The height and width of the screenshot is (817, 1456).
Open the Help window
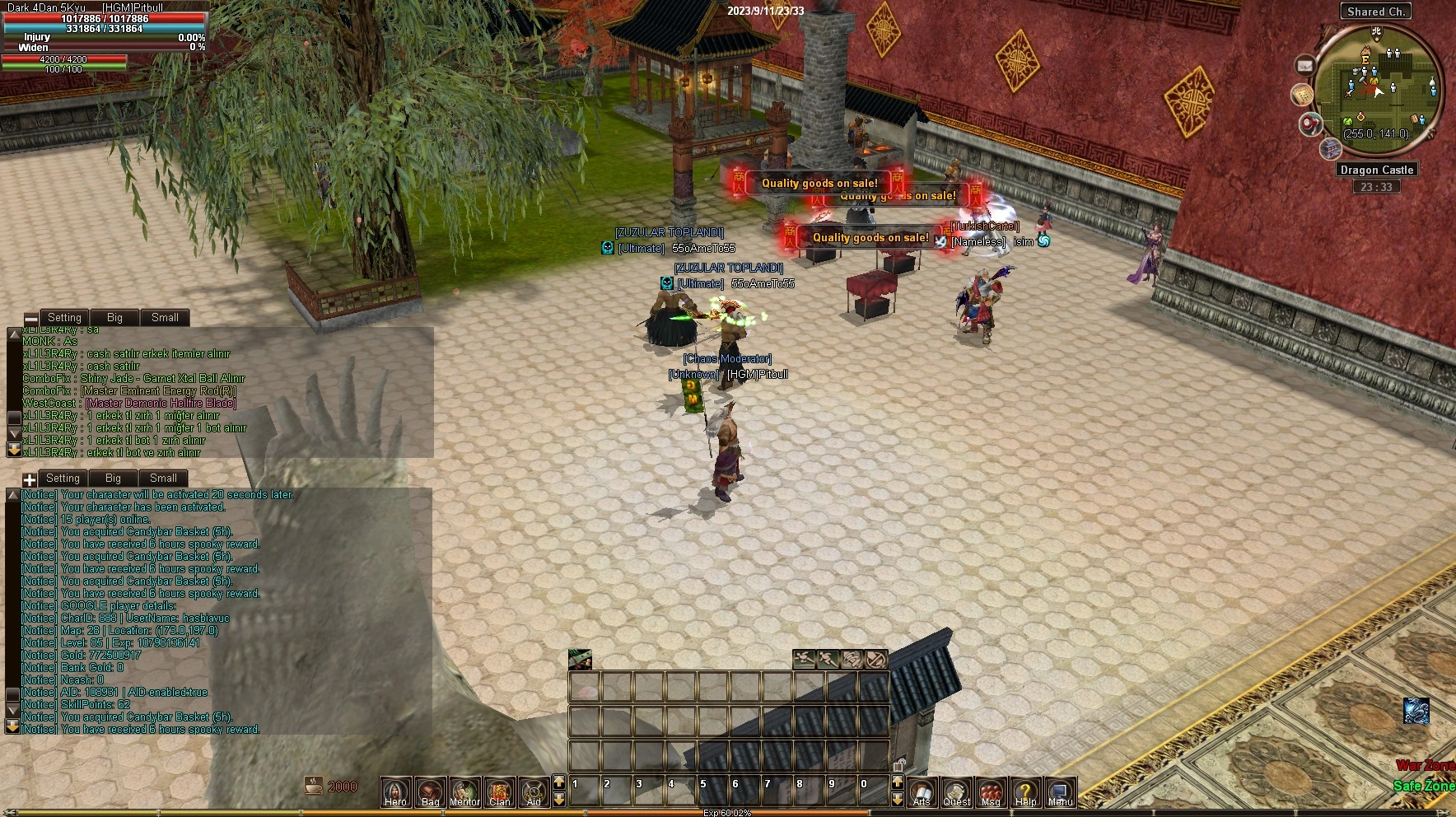coord(1025,791)
